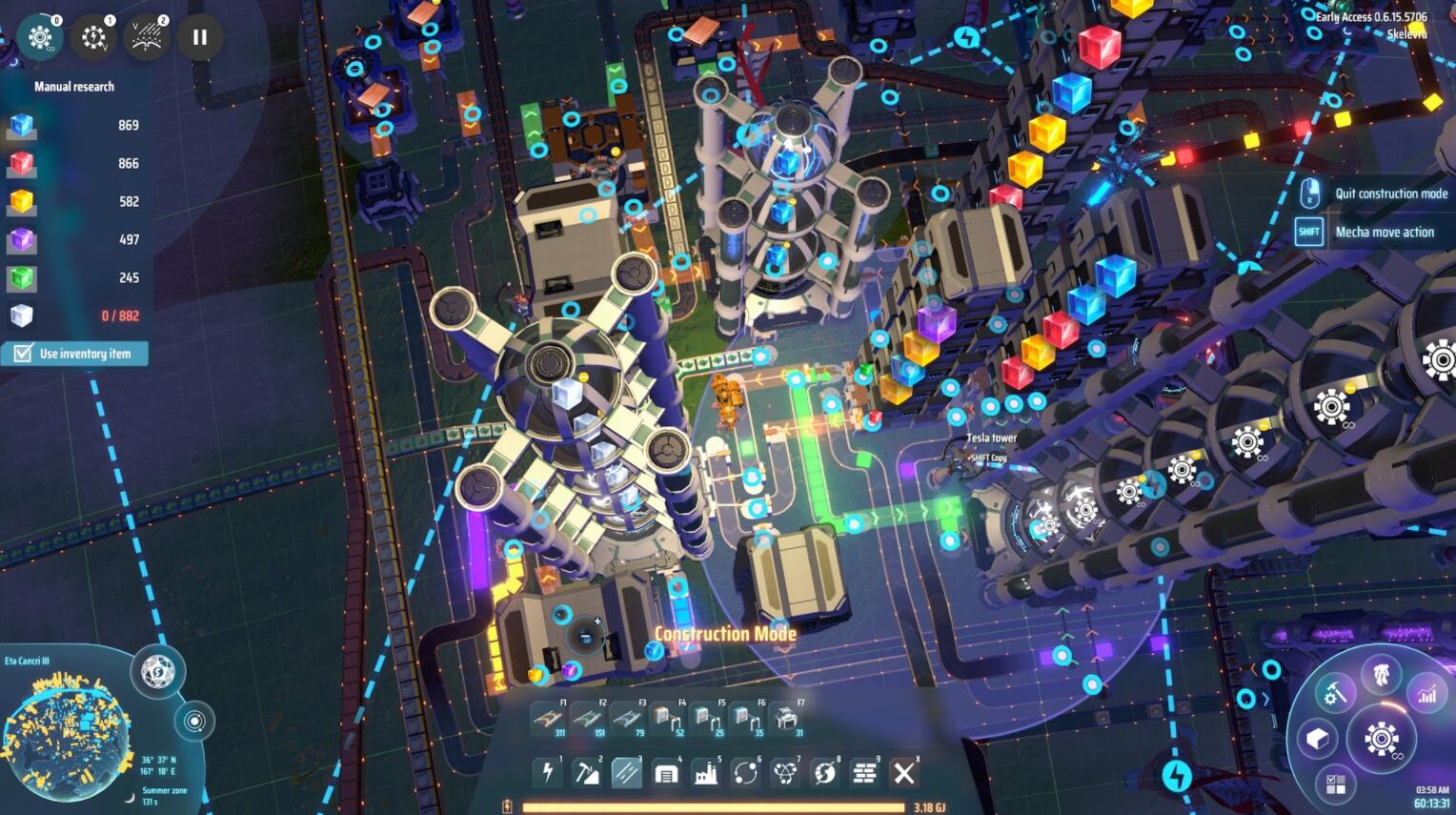Screen dimensions: 1456x815
Task: Open the Dyson sphere panel icon
Action: [x=158, y=671]
